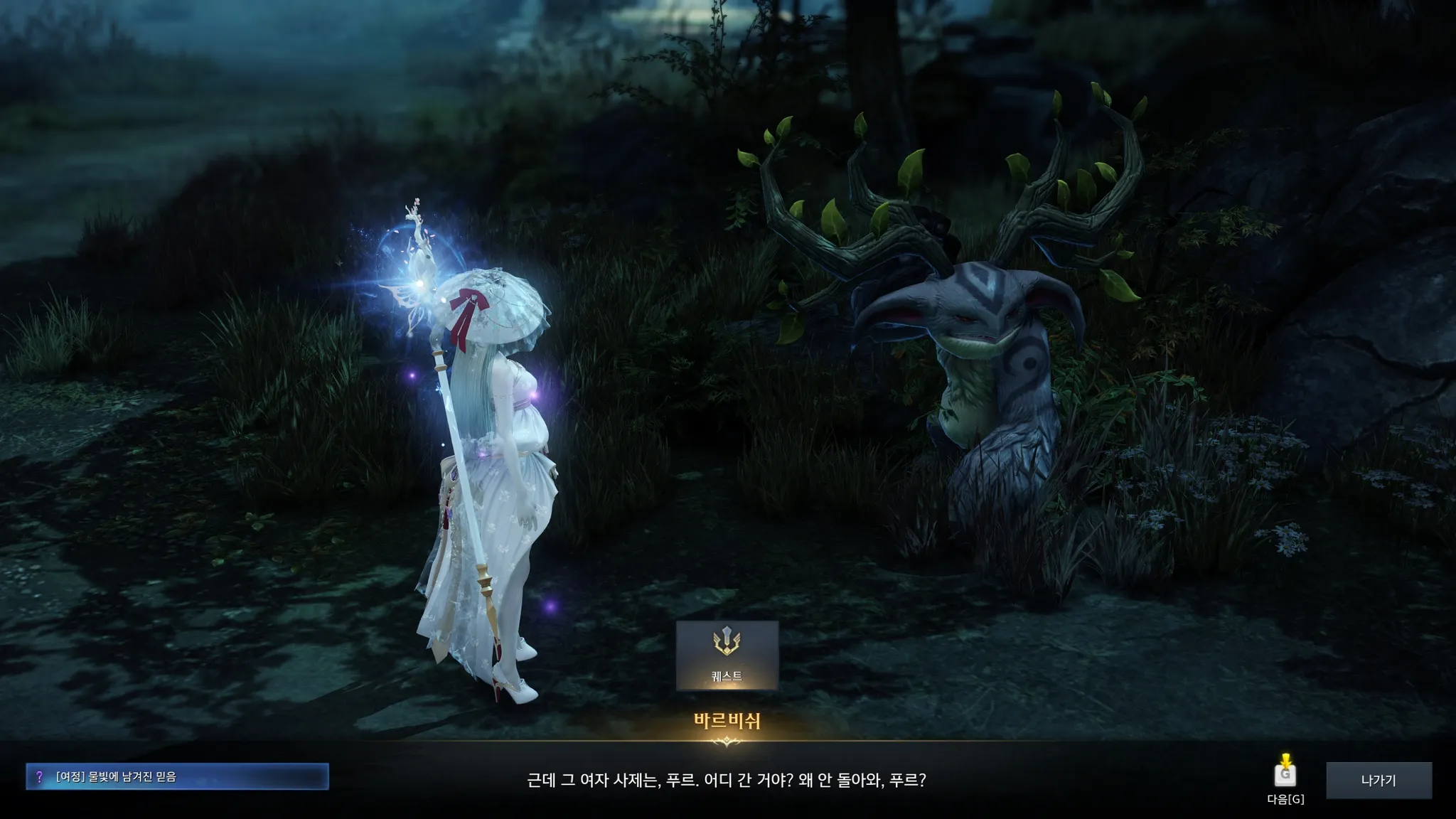Click the 나가기 exit button
1456x819 pixels.
[x=1379, y=780]
